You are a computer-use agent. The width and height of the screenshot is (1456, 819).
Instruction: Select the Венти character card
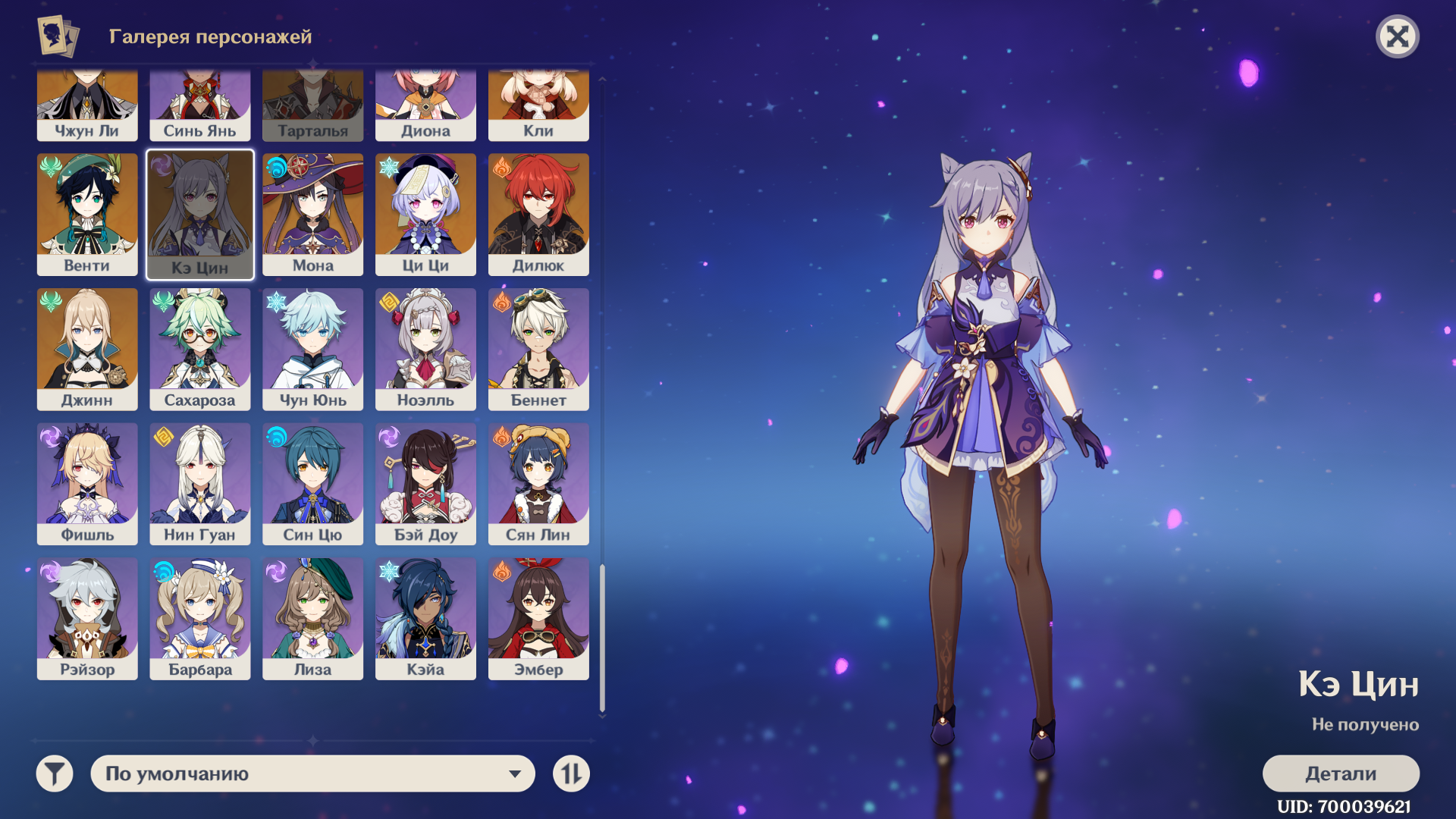[87, 214]
